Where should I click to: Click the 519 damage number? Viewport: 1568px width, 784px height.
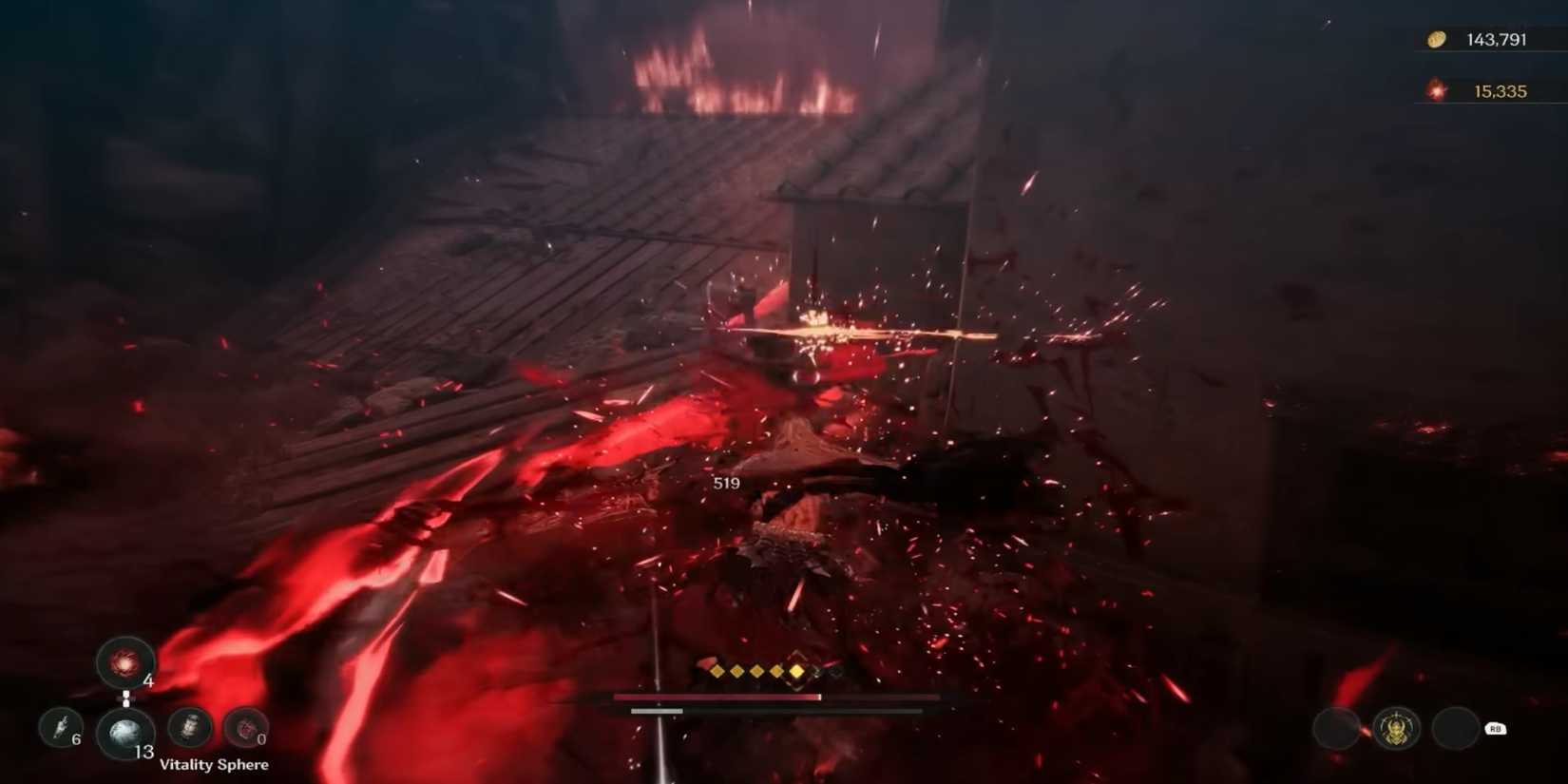(x=727, y=483)
